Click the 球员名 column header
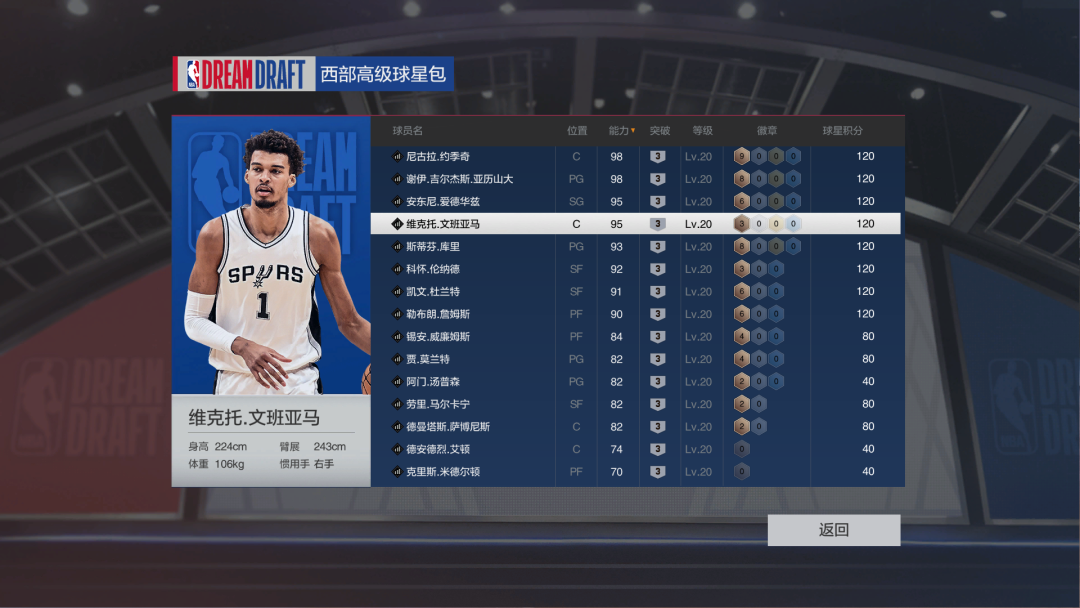 click(x=408, y=131)
